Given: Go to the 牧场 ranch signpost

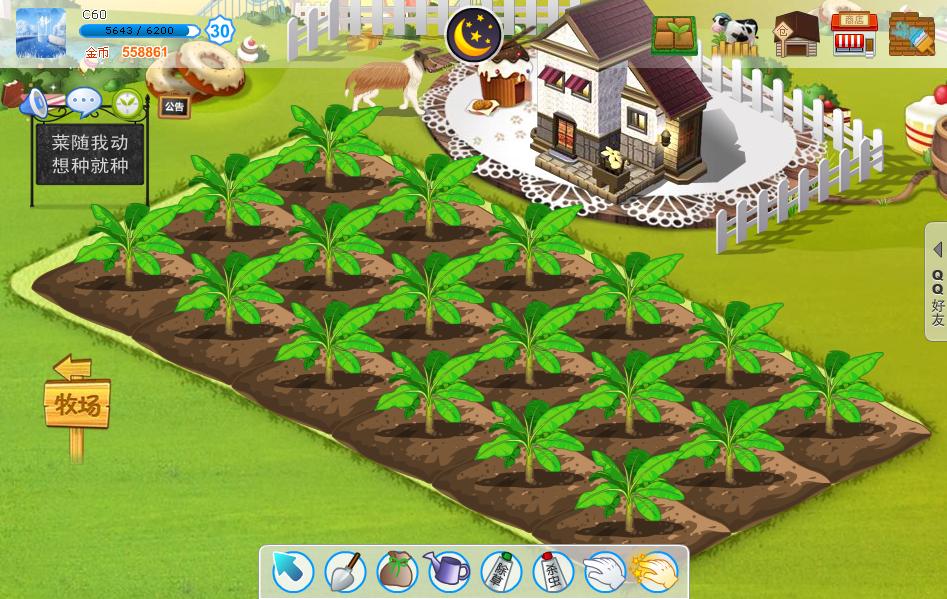Looking at the screenshot, I should (x=77, y=405).
